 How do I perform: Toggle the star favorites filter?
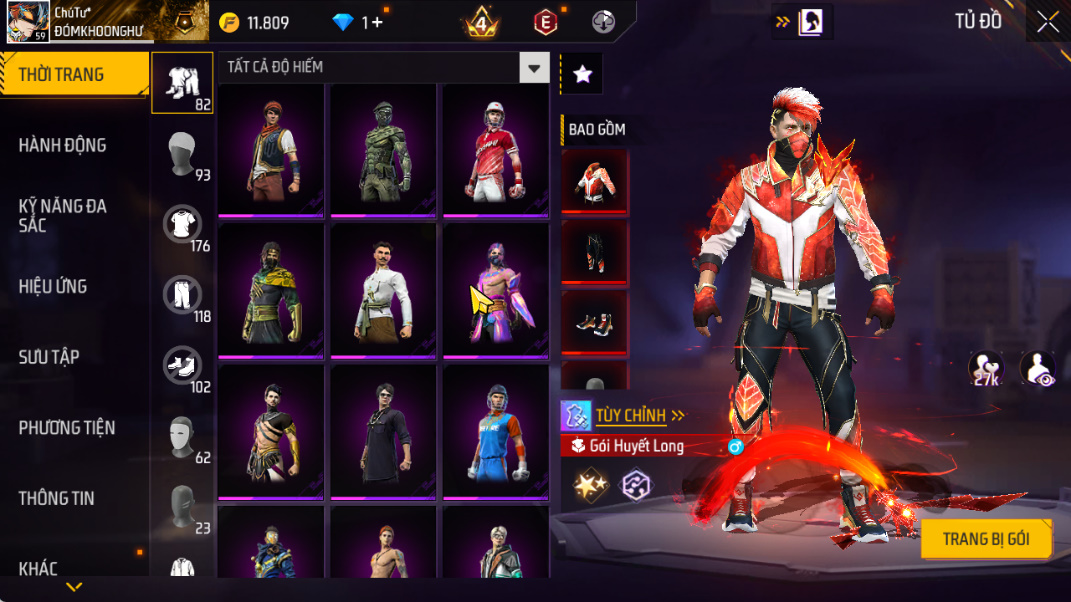(582, 74)
